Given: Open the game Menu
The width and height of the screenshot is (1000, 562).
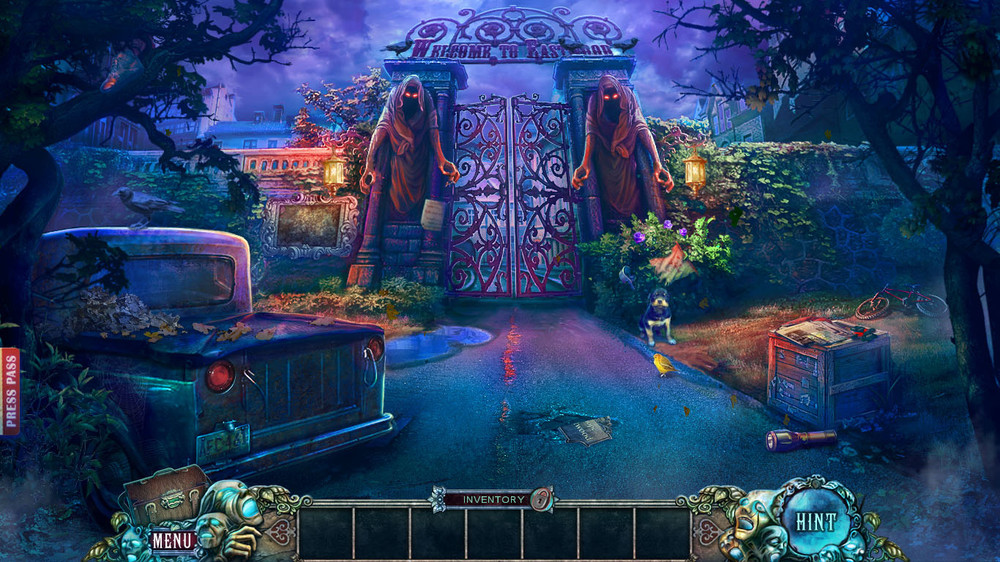Looking at the screenshot, I should pos(173,540).
